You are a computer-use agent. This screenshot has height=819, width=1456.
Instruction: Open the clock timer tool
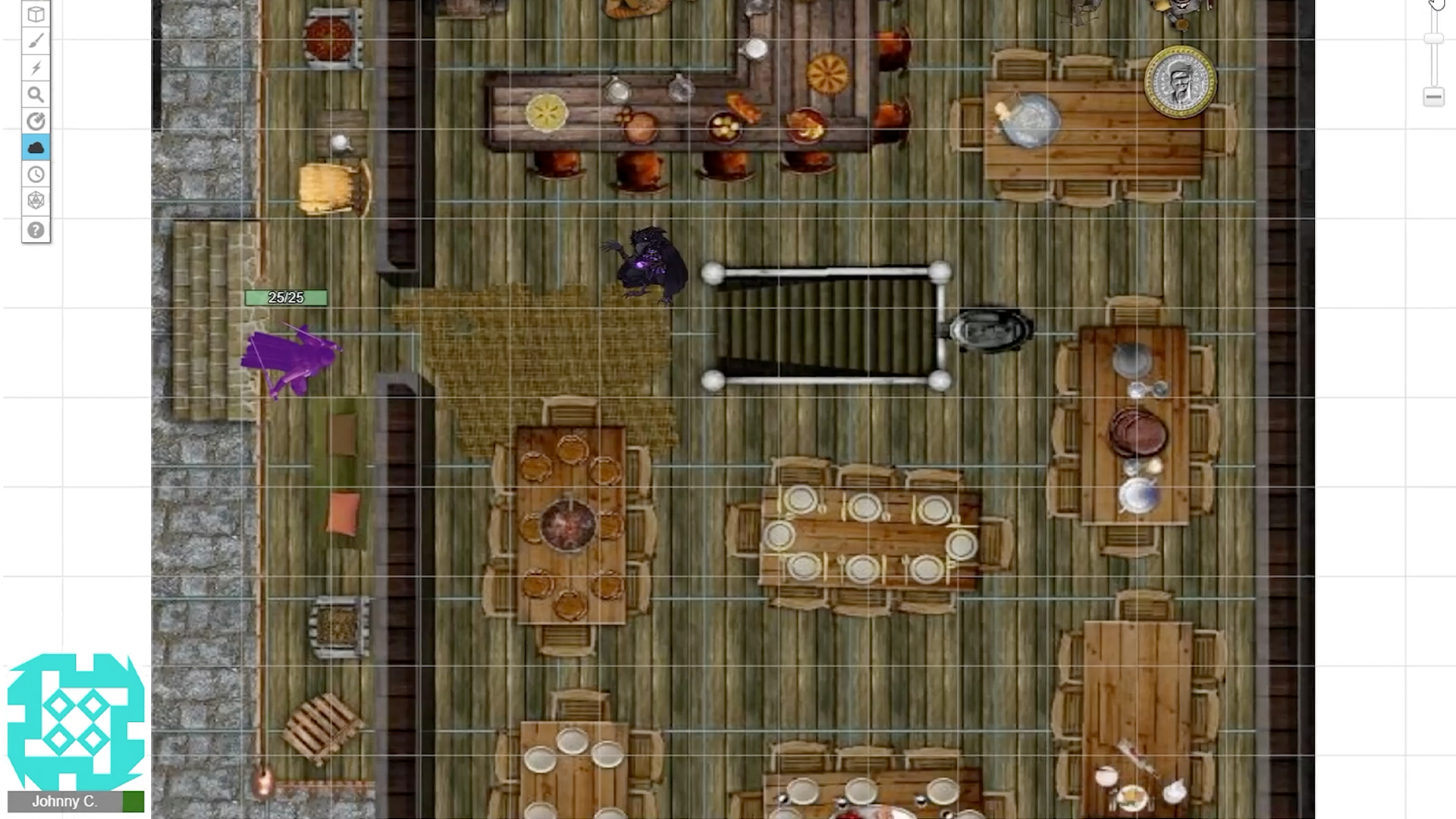tap(36, 174)
